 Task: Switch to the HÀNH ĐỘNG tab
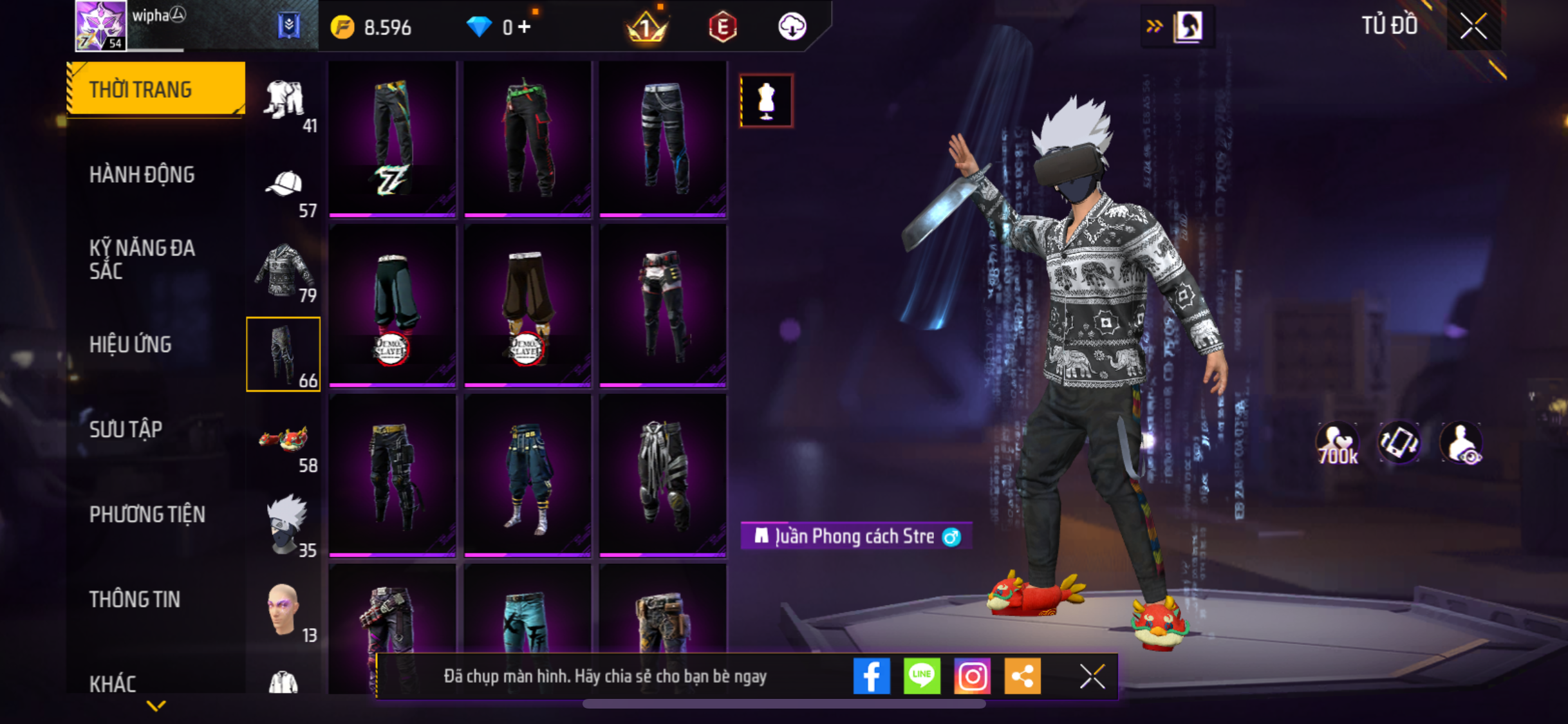click(x=142, y=174)
